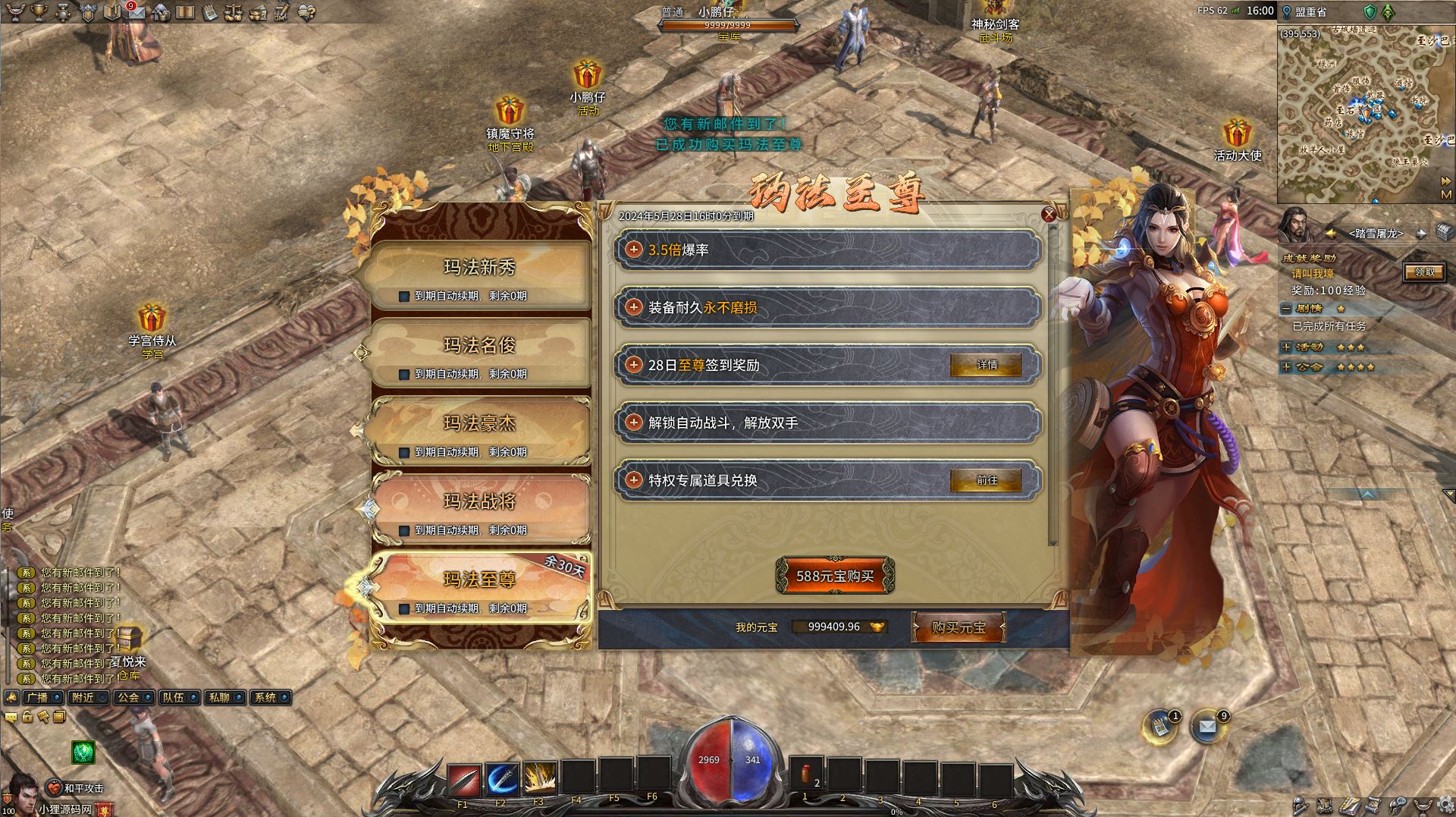Toggle auto-renew checkbox under 玛法至尊

[404, 609]
